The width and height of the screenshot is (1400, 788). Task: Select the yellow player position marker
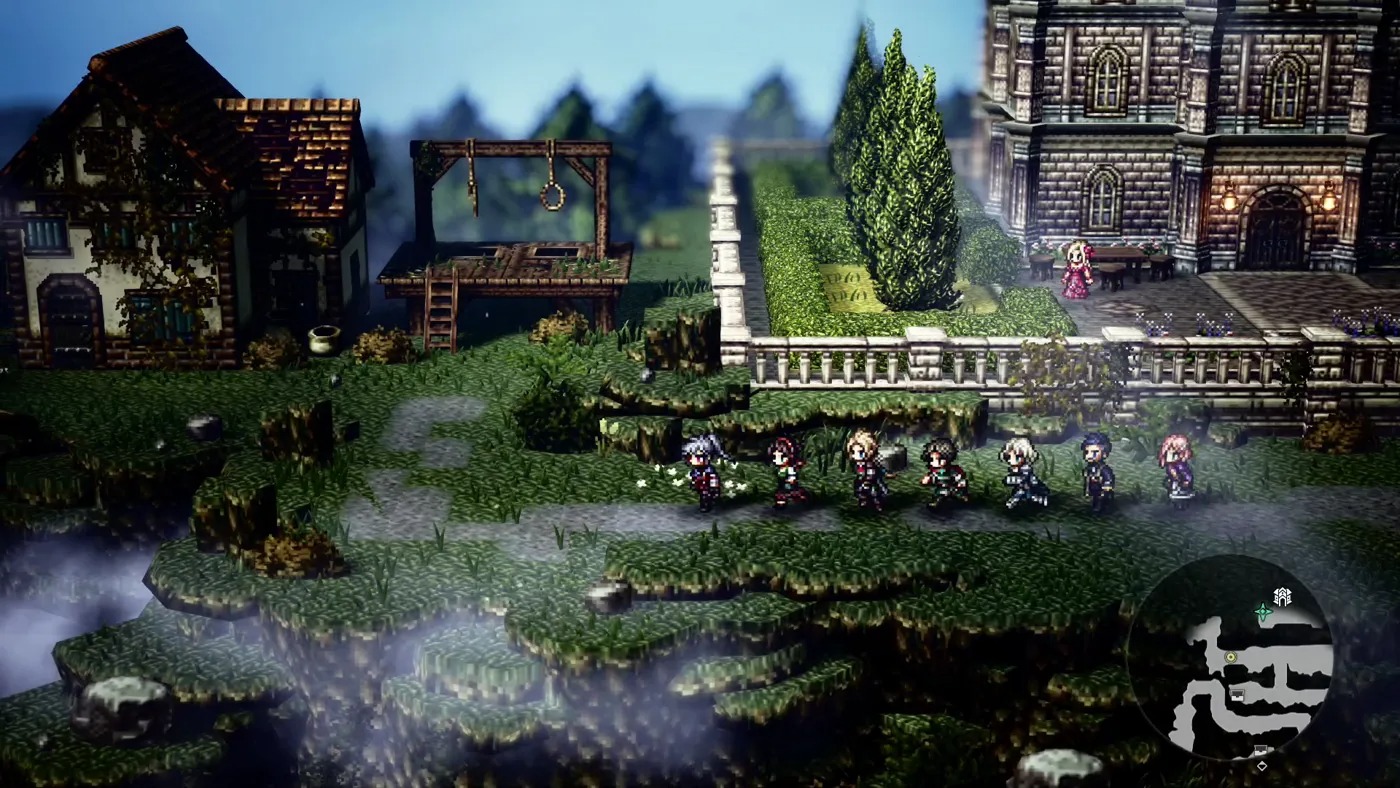click(x=1232, y=657)
